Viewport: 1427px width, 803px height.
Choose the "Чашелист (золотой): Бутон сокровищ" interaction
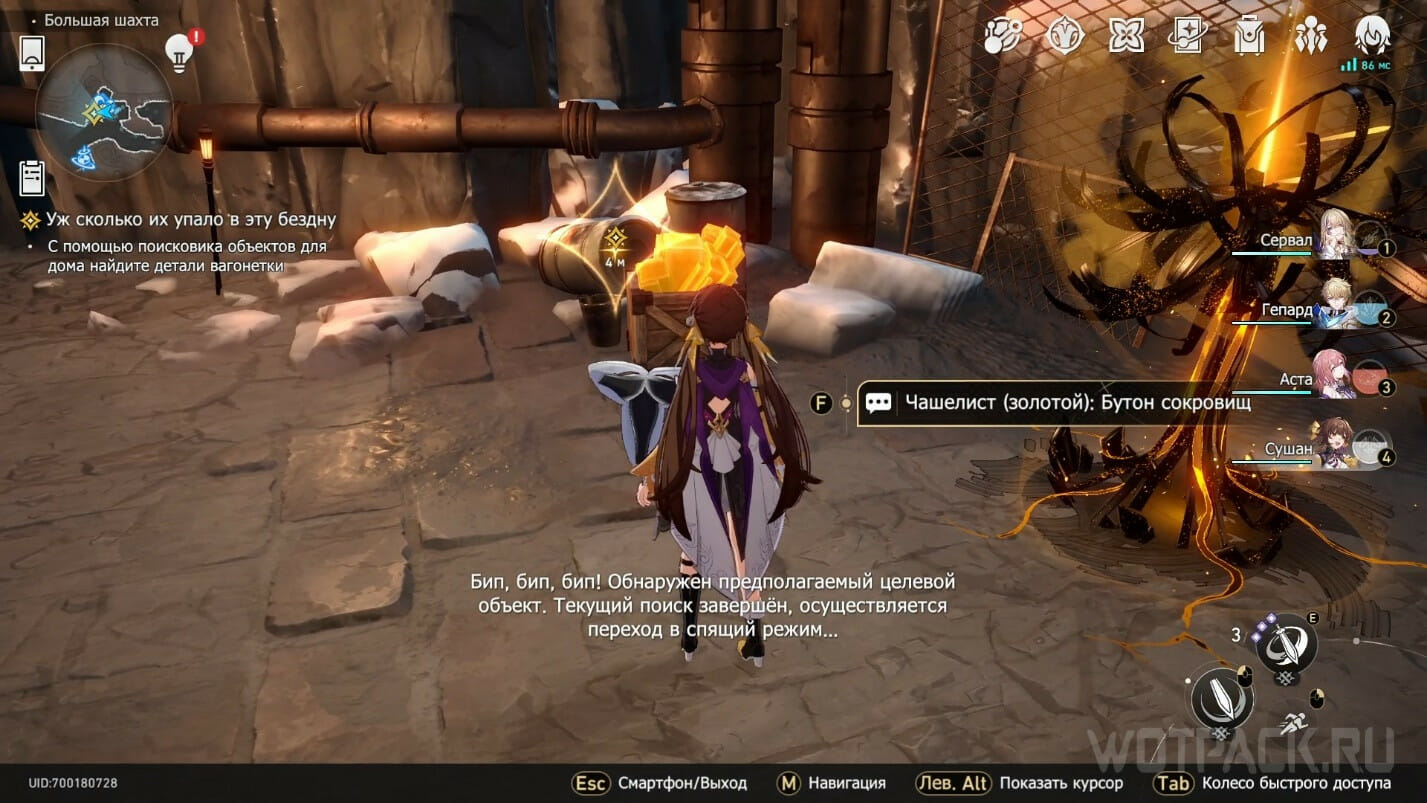point(1076,403)
